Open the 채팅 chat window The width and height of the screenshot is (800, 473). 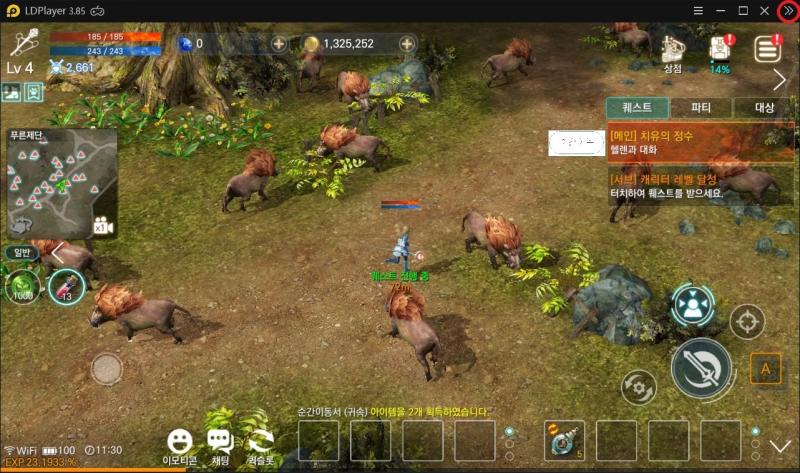click(x=220, y=444)
